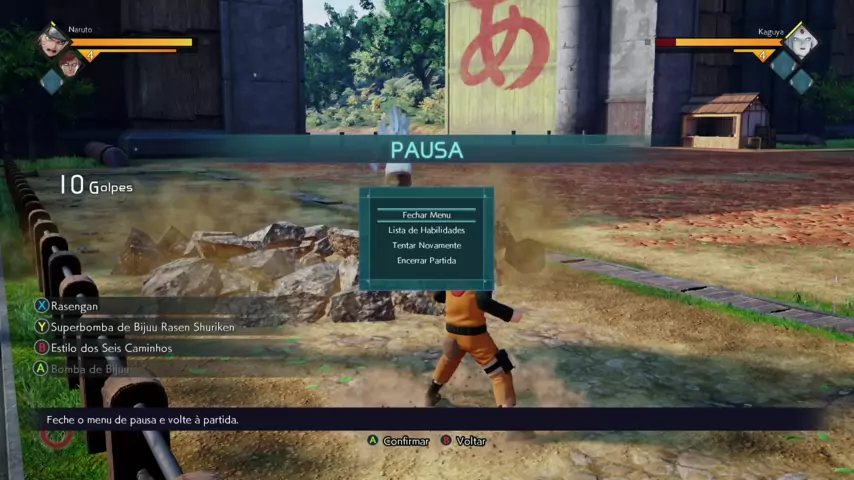
Task: Select Encerrar Partida to end match
Action: tap(426, 261)
